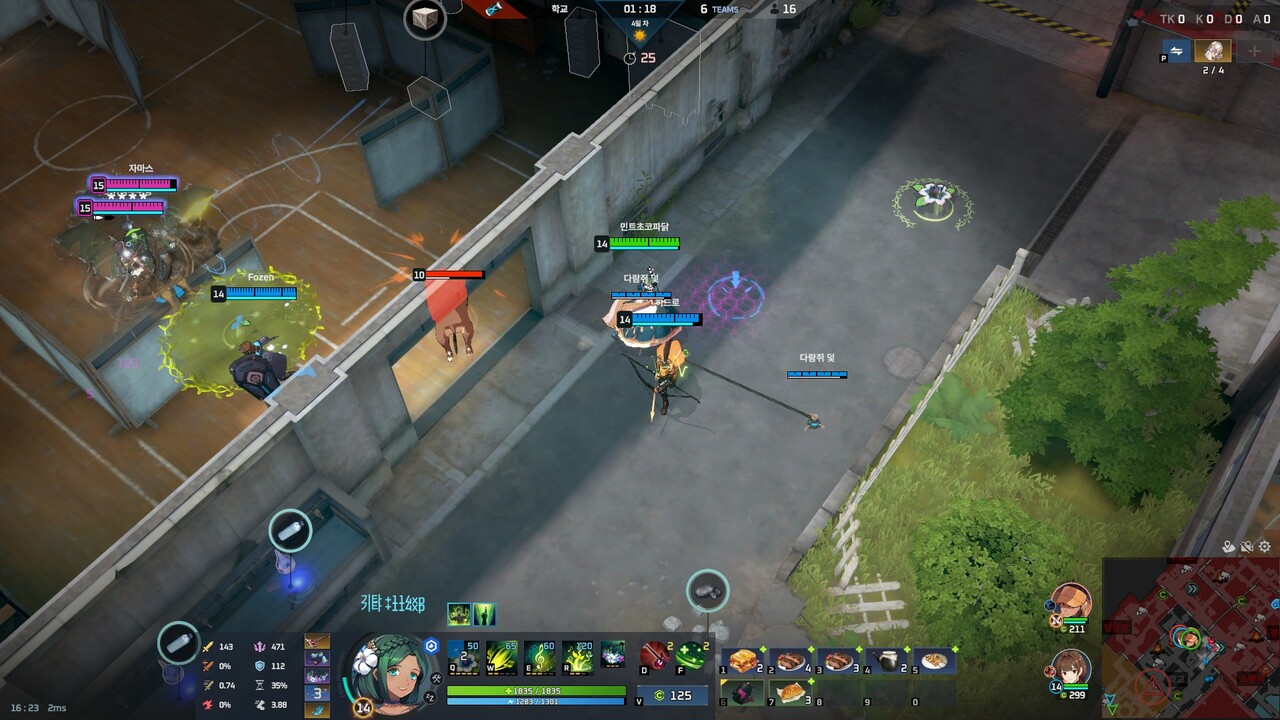Screen dimensions: 1280x720
Task: Open the crafting hammer icon by portrait
Action: (436, 679)
